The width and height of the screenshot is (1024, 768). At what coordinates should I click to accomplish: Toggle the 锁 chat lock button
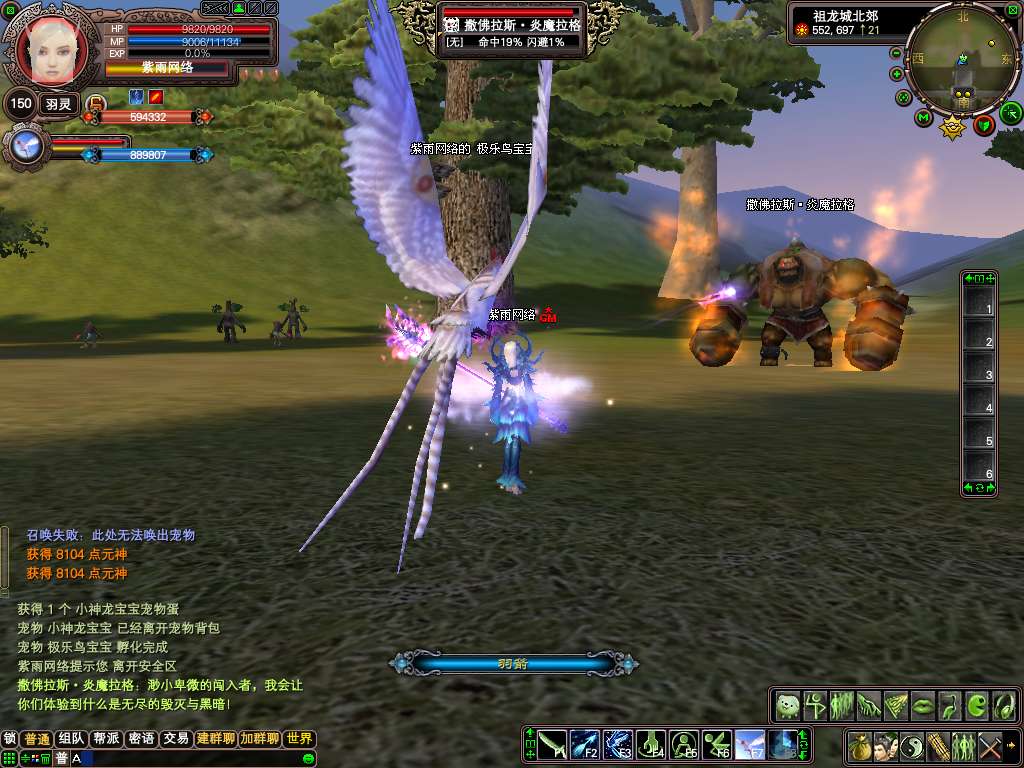click(10, 739)
